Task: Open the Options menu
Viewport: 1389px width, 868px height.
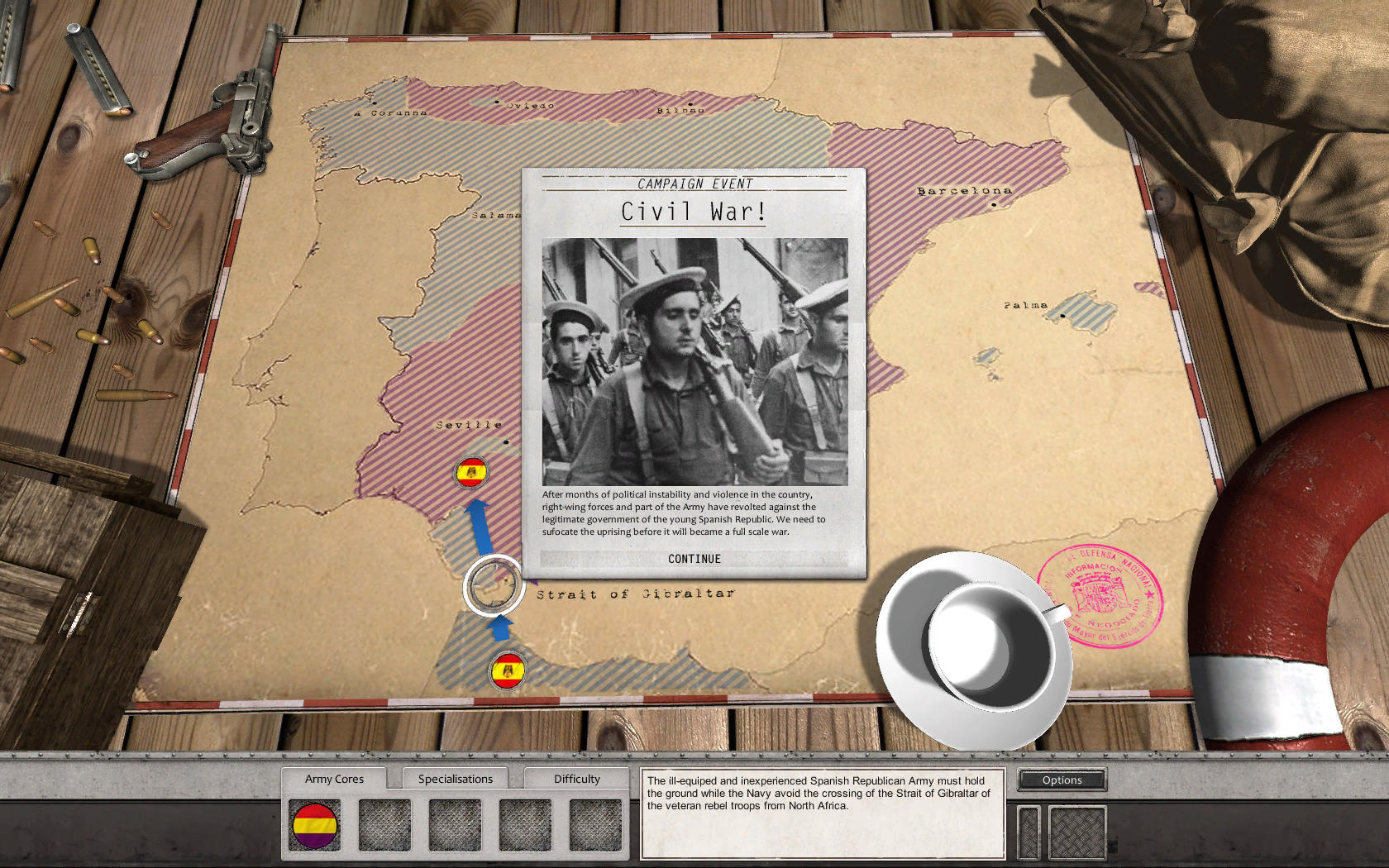Action: tap(1062, 780)
